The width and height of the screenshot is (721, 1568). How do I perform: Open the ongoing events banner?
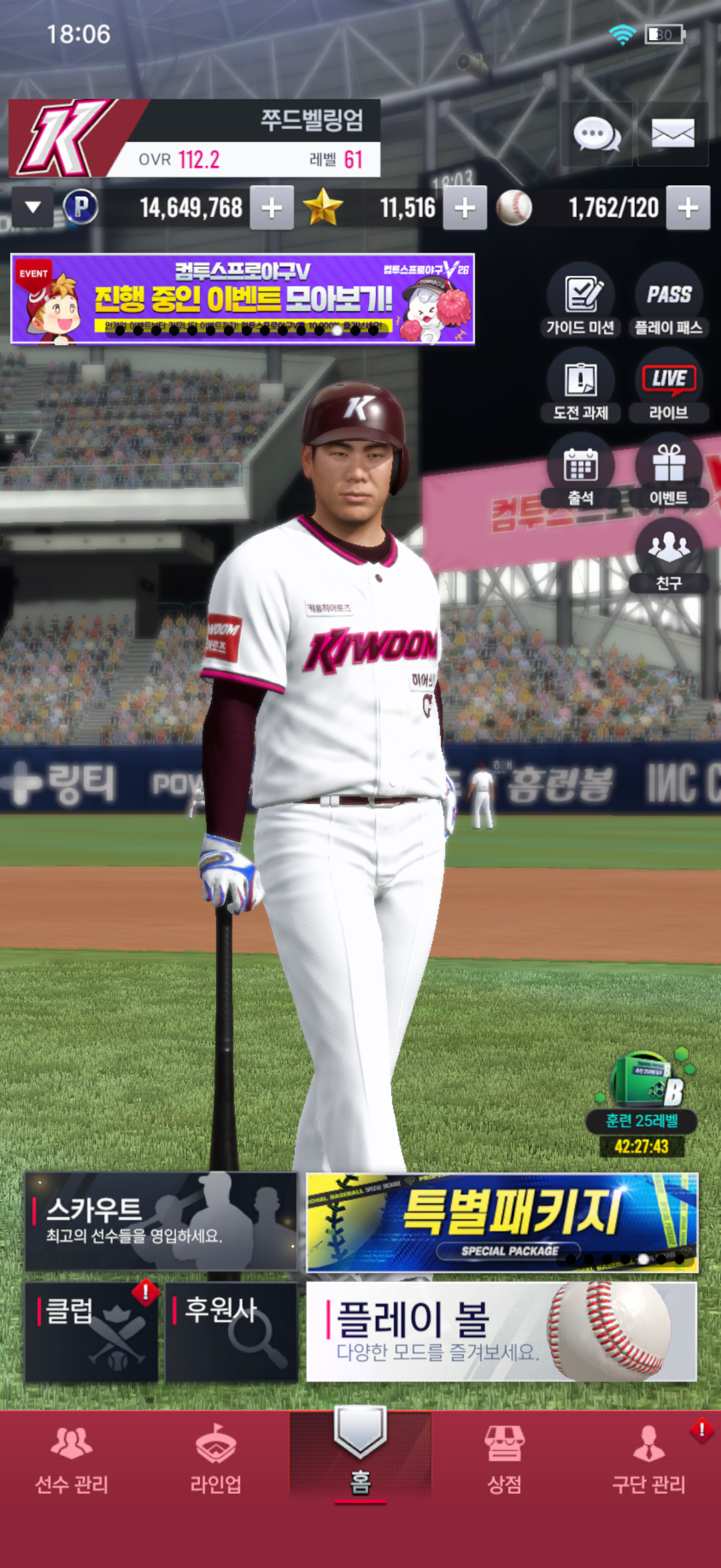coord(242,299)
